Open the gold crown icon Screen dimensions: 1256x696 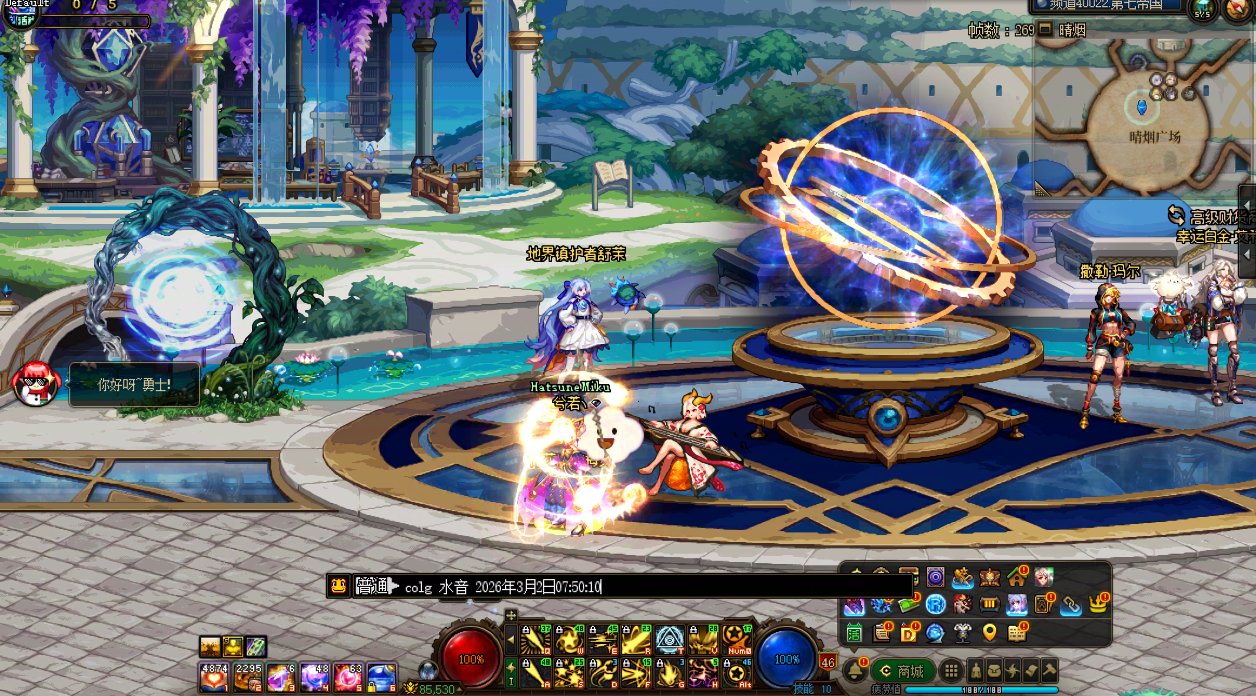point(1099,604)
